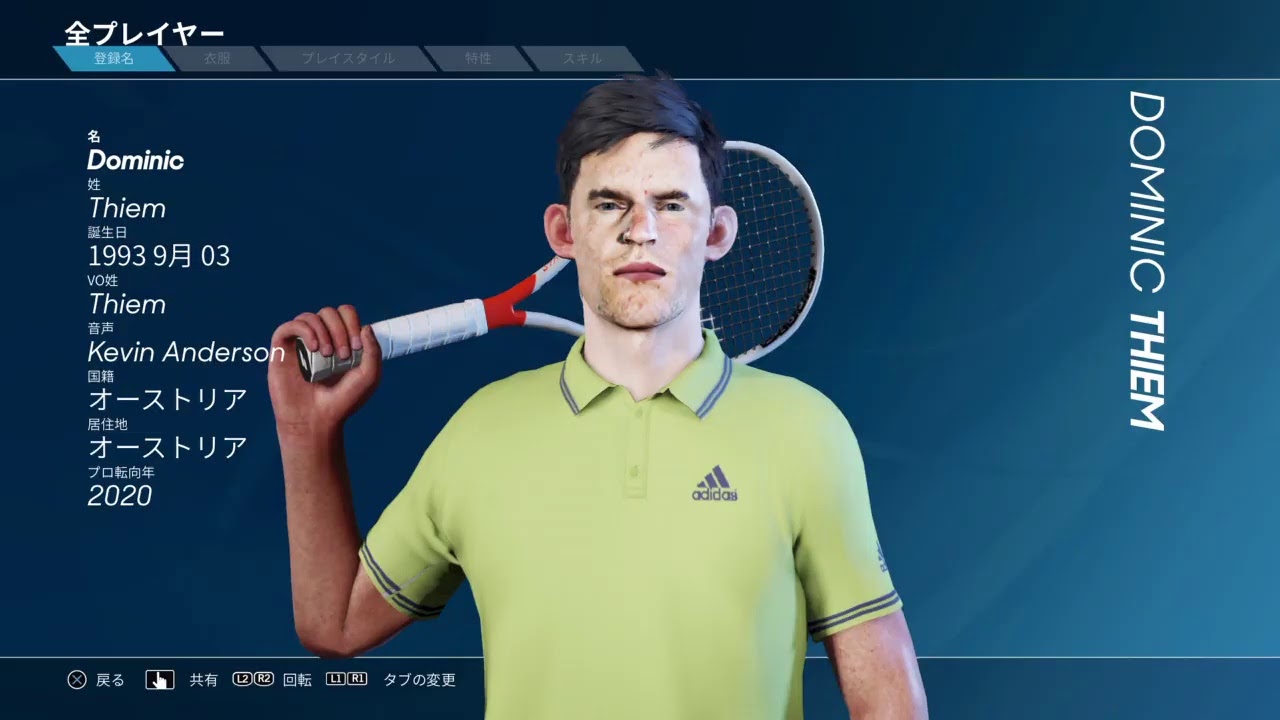
Task: Open the 衣服 clothing tab
Action: pyautogui.click(x=217, y=59)
